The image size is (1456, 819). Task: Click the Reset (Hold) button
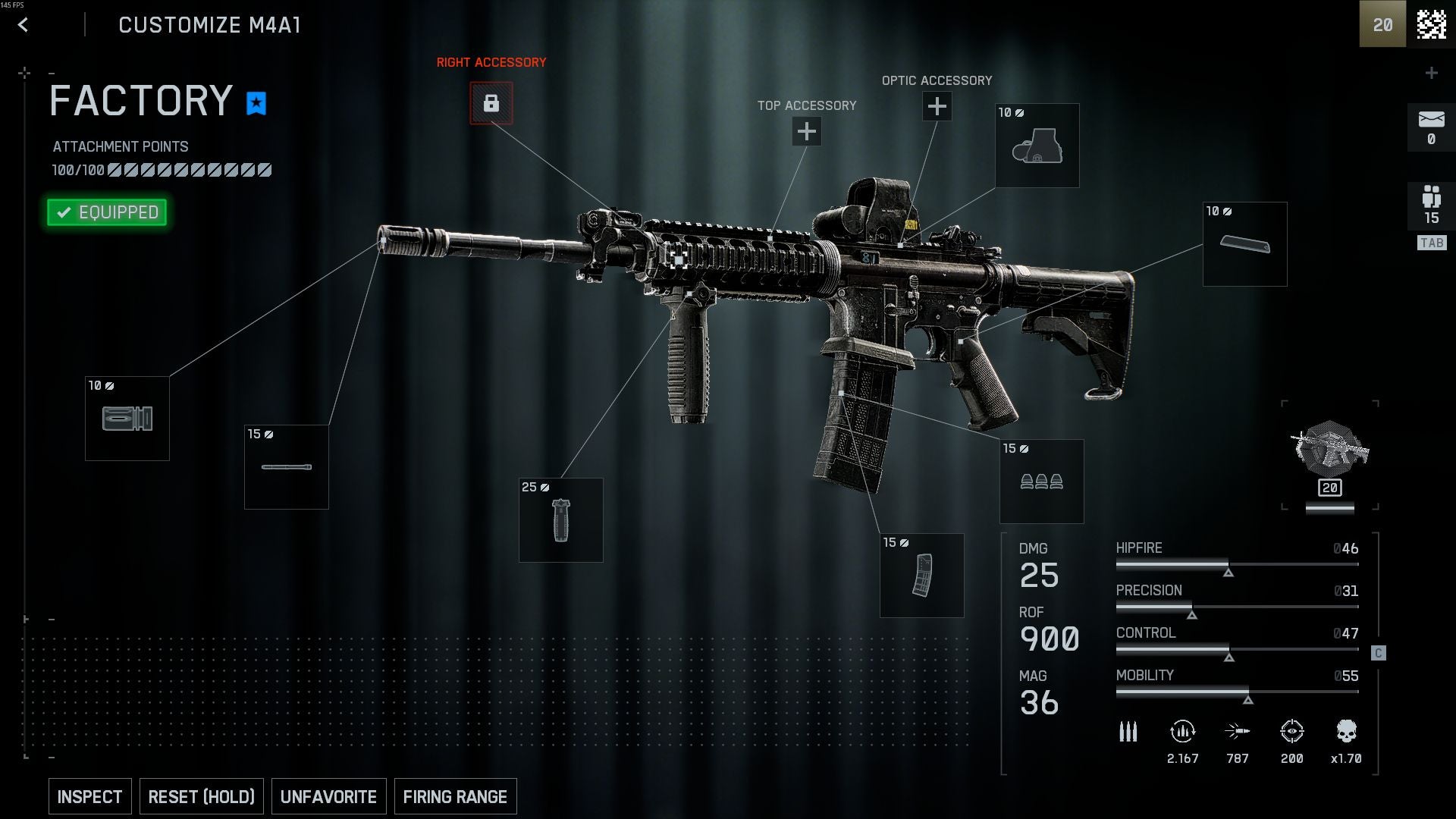tap(201, 797)
